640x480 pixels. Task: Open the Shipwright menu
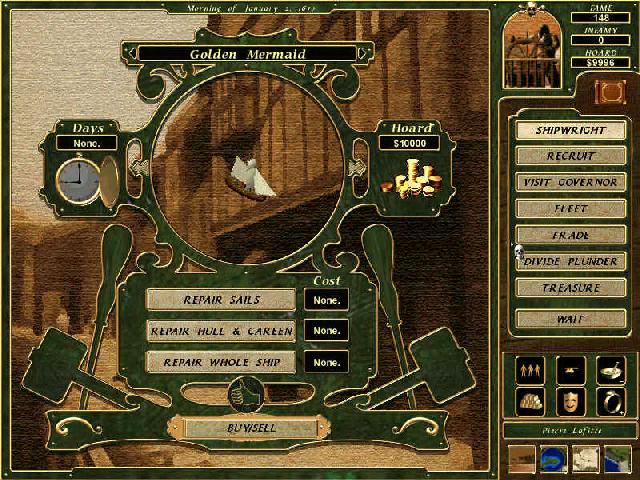coord(571,129)
